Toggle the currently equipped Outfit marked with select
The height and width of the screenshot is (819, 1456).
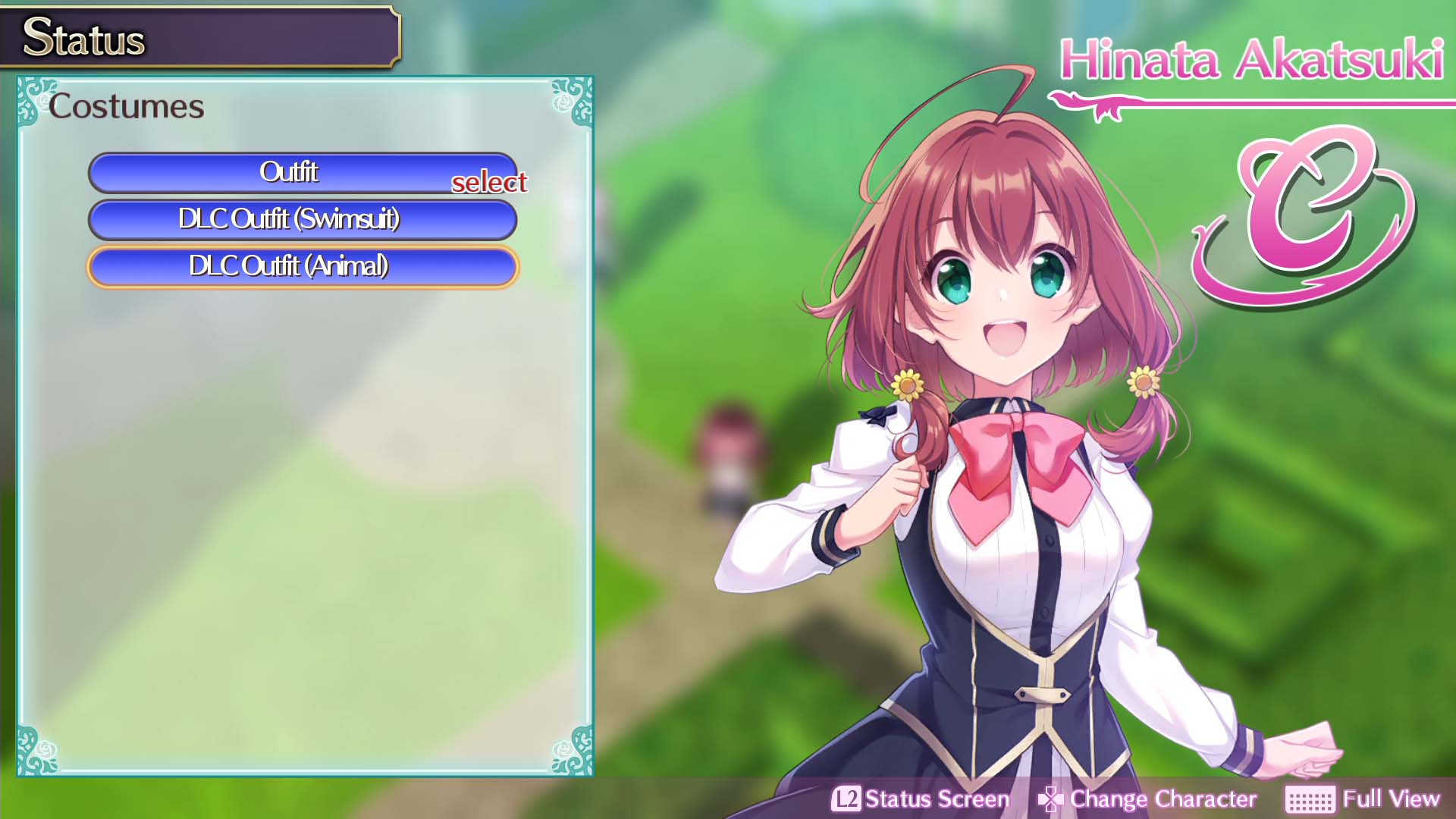303,172
